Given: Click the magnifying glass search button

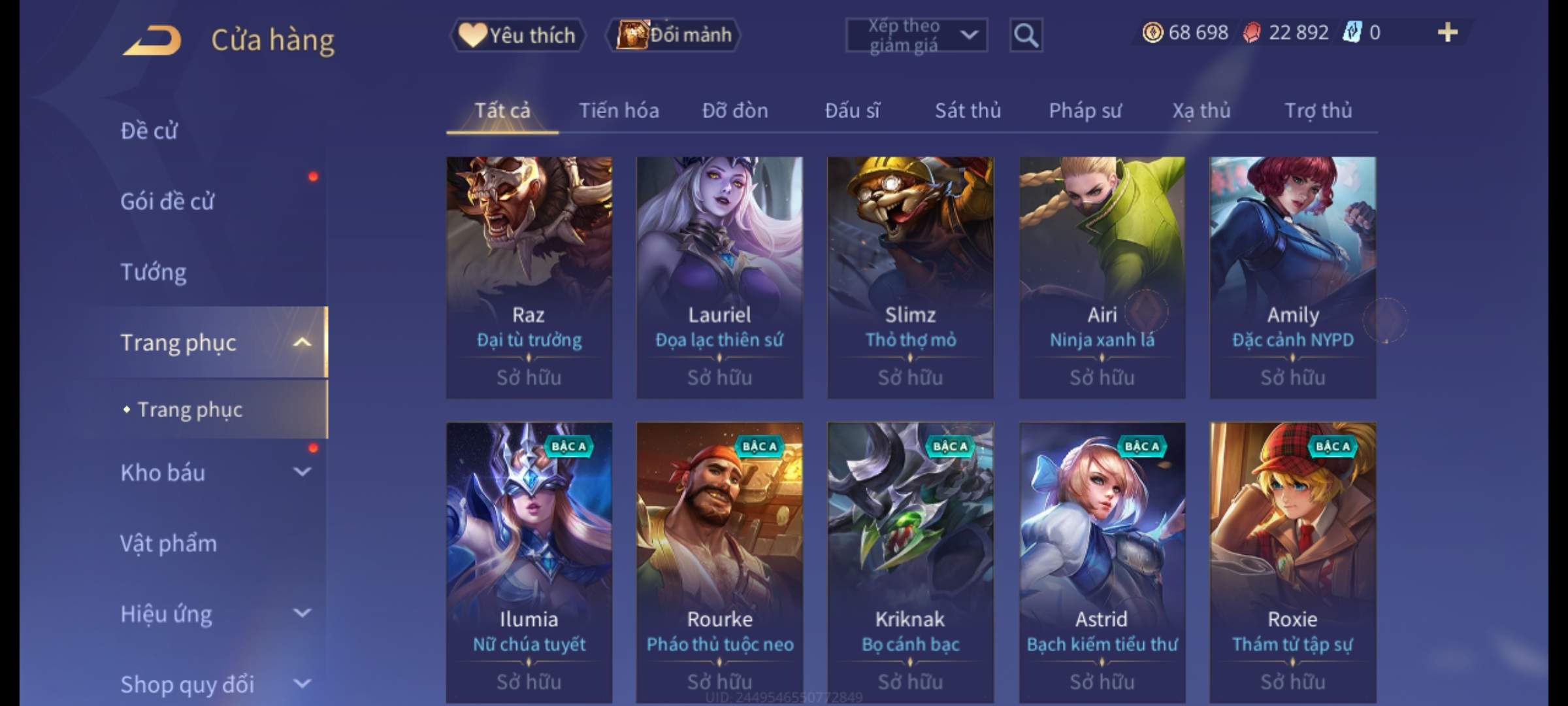Looking at the screenshot, I should coord(1026,35).
